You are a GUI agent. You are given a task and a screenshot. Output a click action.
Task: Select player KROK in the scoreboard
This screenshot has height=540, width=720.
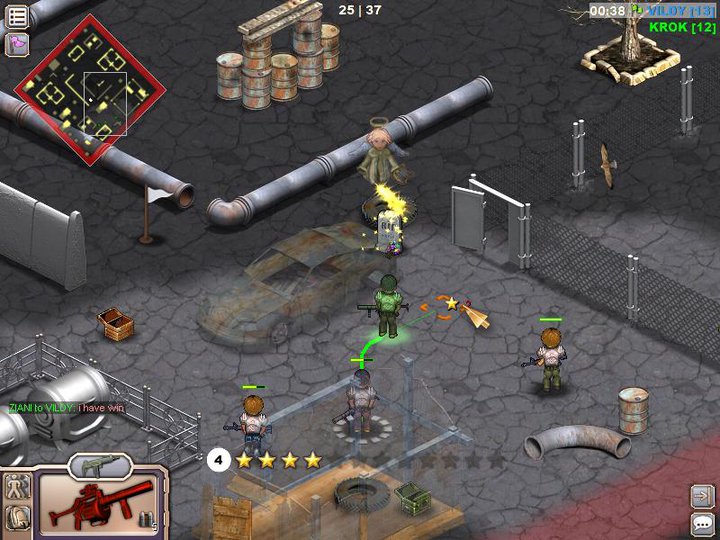(682, 27)
